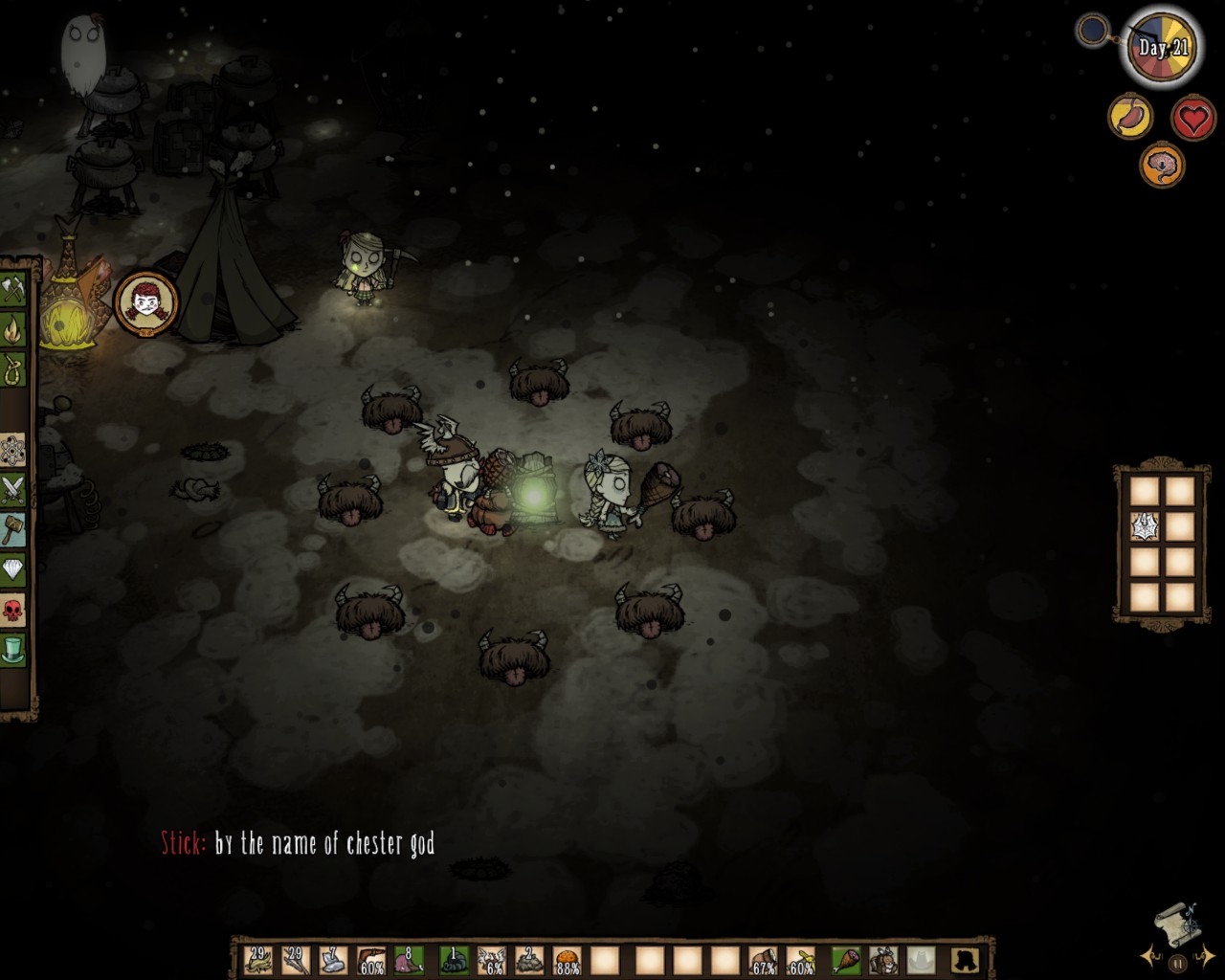
Task: Click the red-haired player portrait badge
Action: coord(145,302)
